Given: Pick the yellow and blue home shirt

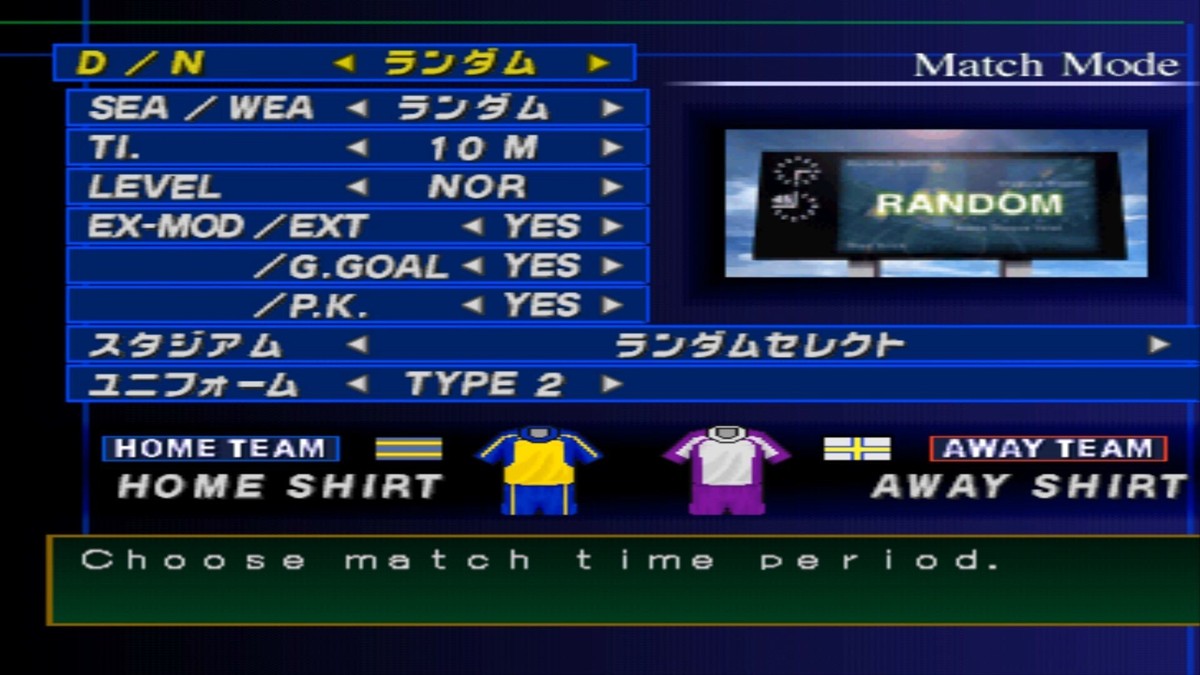Looking at the screenshot, I should (539, 468).
